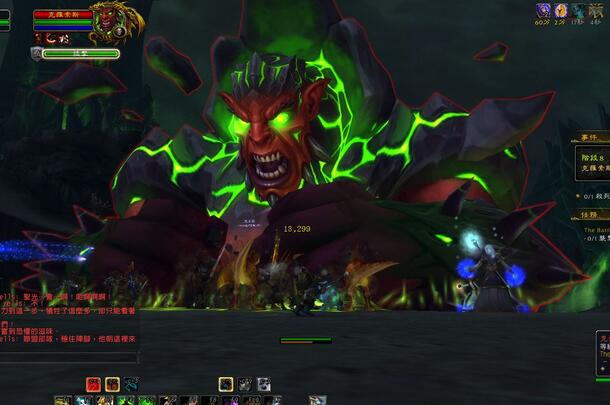Open the 任務 quest tracker header
610x405 pixels.
589,213
